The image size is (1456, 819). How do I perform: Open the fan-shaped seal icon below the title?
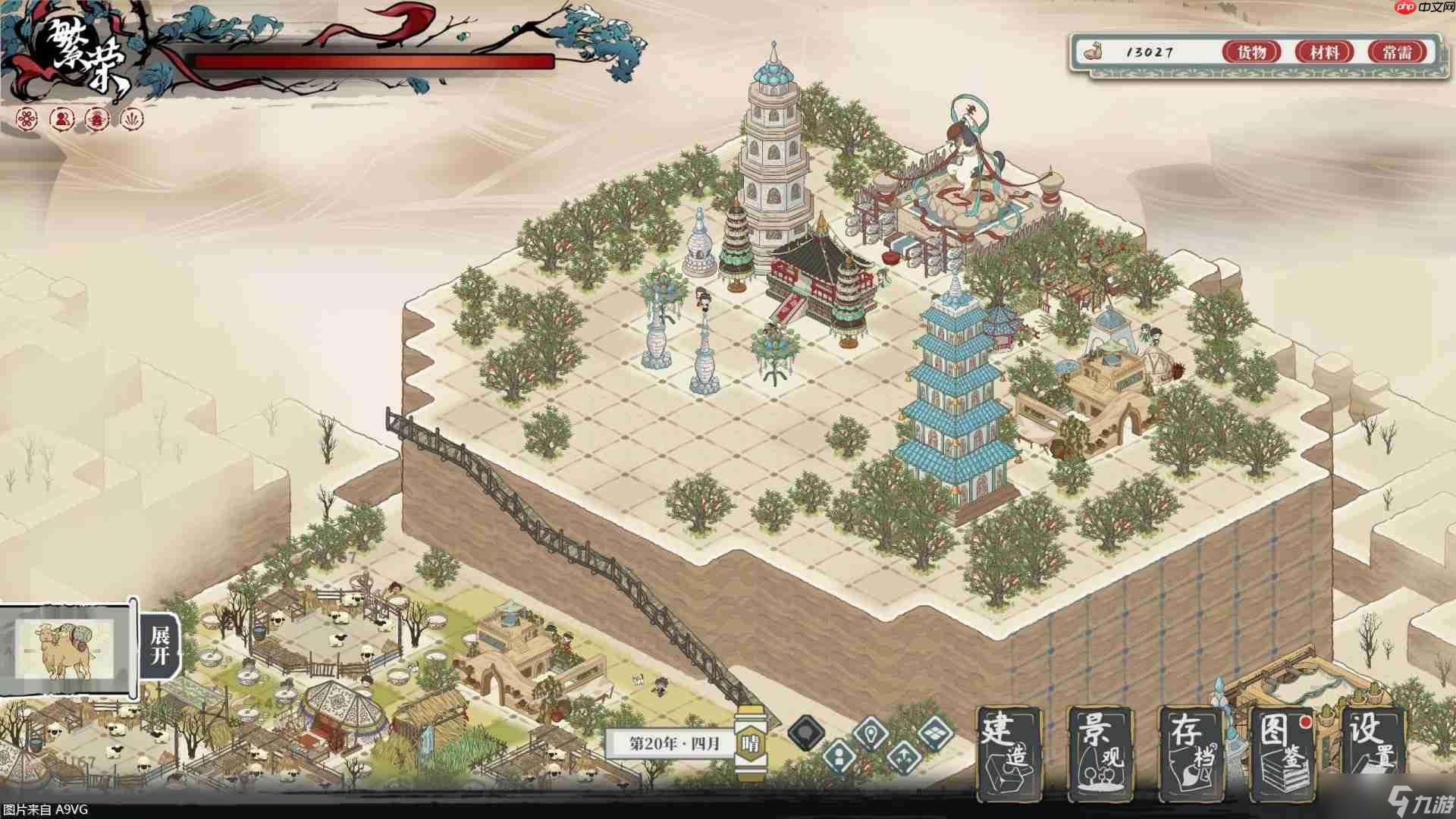(x=133, y=119)
